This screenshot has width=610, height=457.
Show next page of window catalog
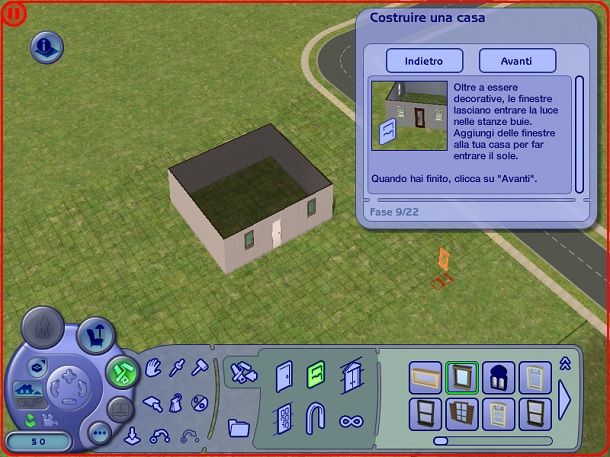(565, 400)
